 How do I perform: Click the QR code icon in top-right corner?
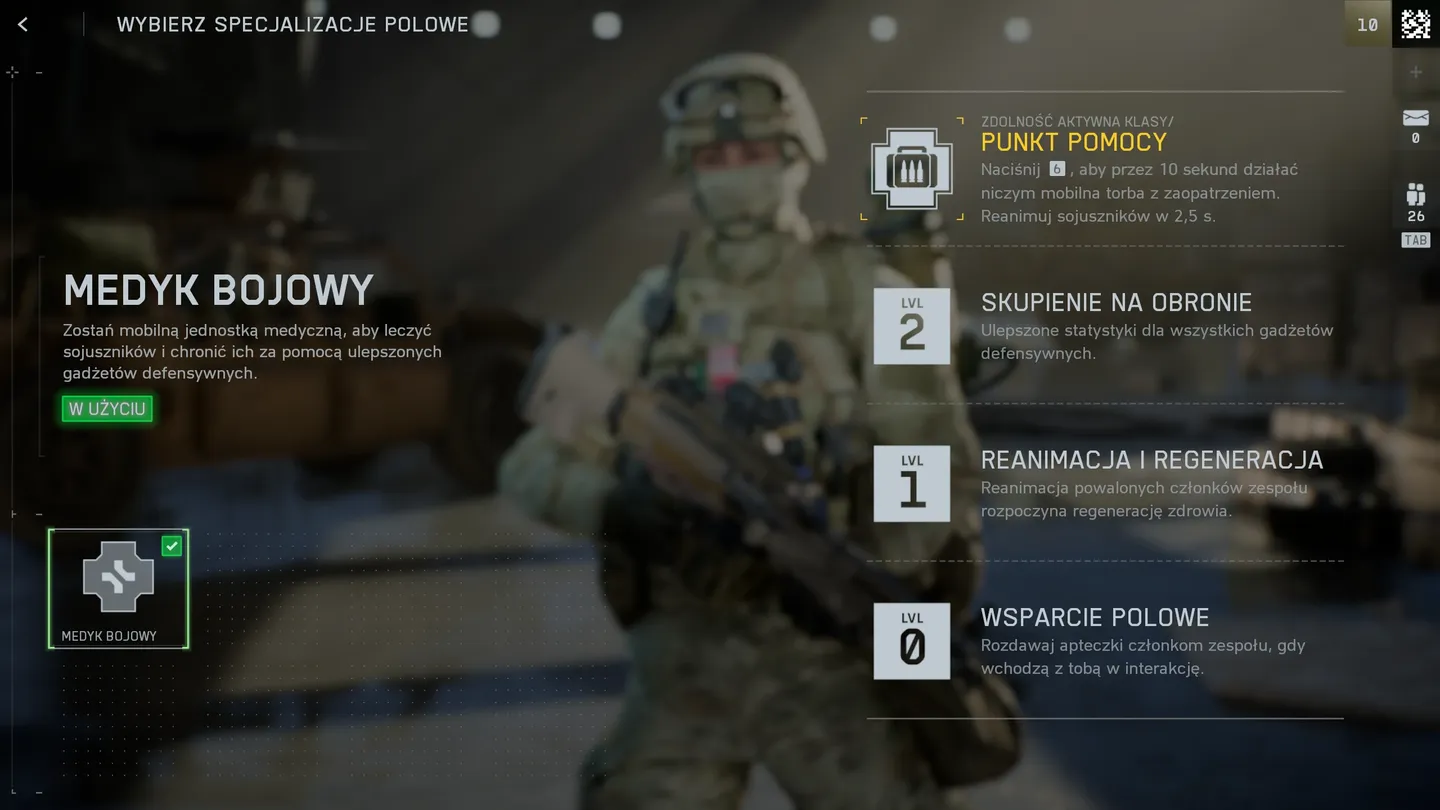pos(1416,23)
